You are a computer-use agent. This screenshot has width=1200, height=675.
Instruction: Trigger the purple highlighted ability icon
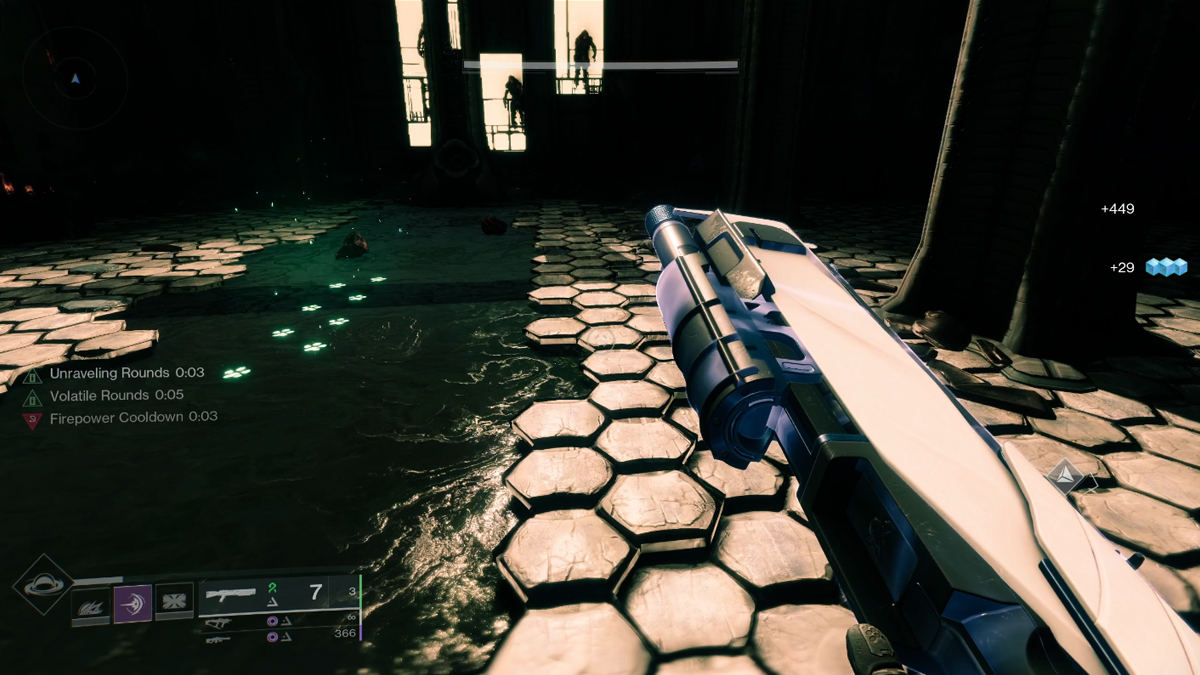click(132, 603)
